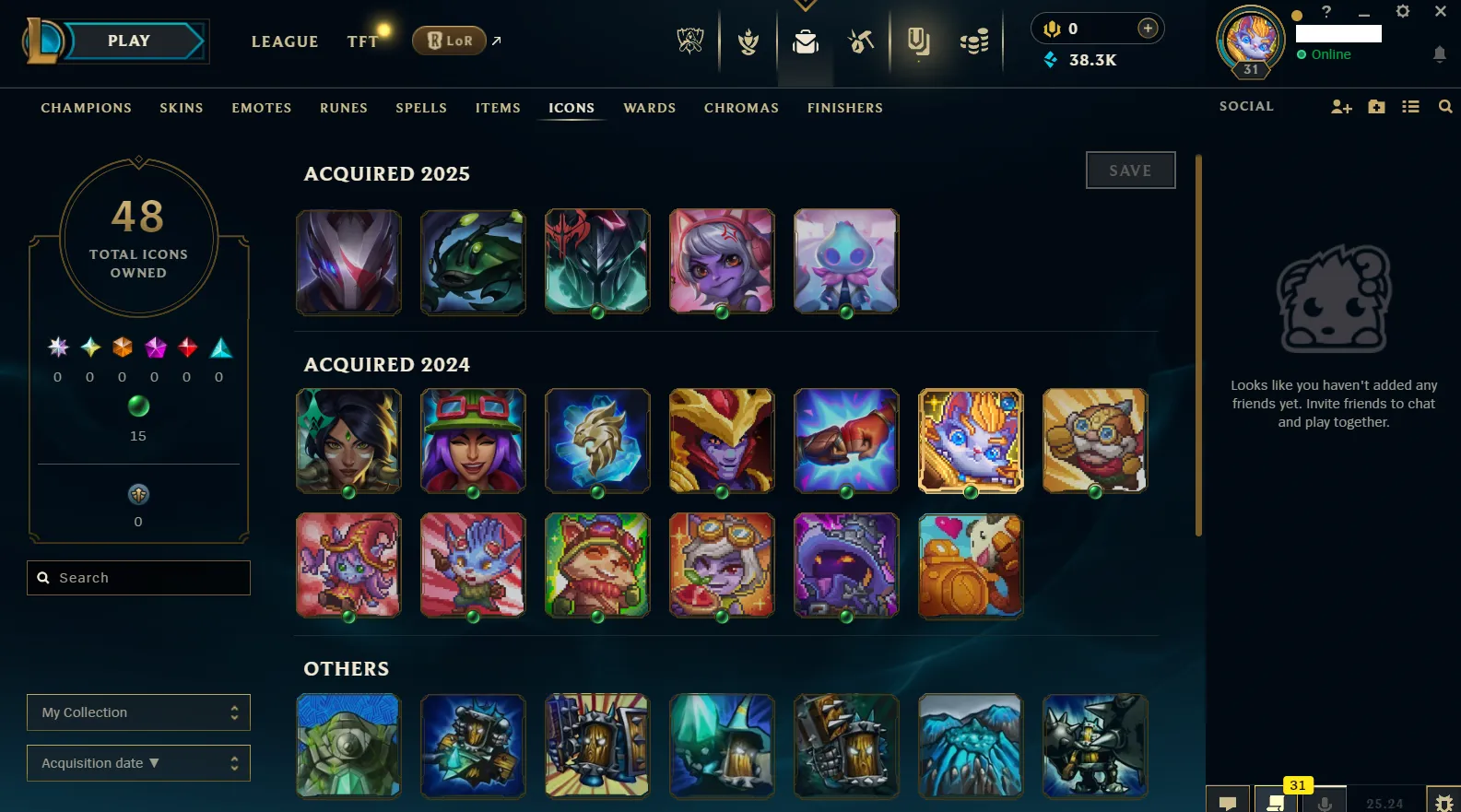Open Missions with the cards icon
Image resolution: width=1461 pixels, height=812 pixels.
click(x=918, y=41)
